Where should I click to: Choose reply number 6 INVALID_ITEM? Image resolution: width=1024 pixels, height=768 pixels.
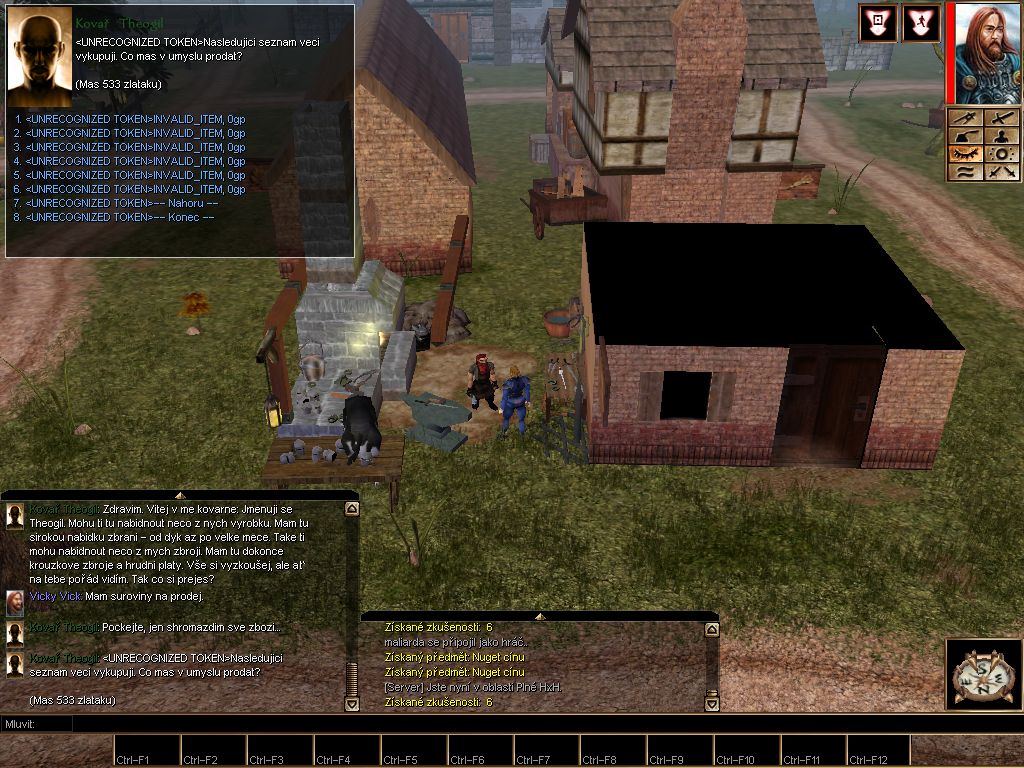(135, 189)
